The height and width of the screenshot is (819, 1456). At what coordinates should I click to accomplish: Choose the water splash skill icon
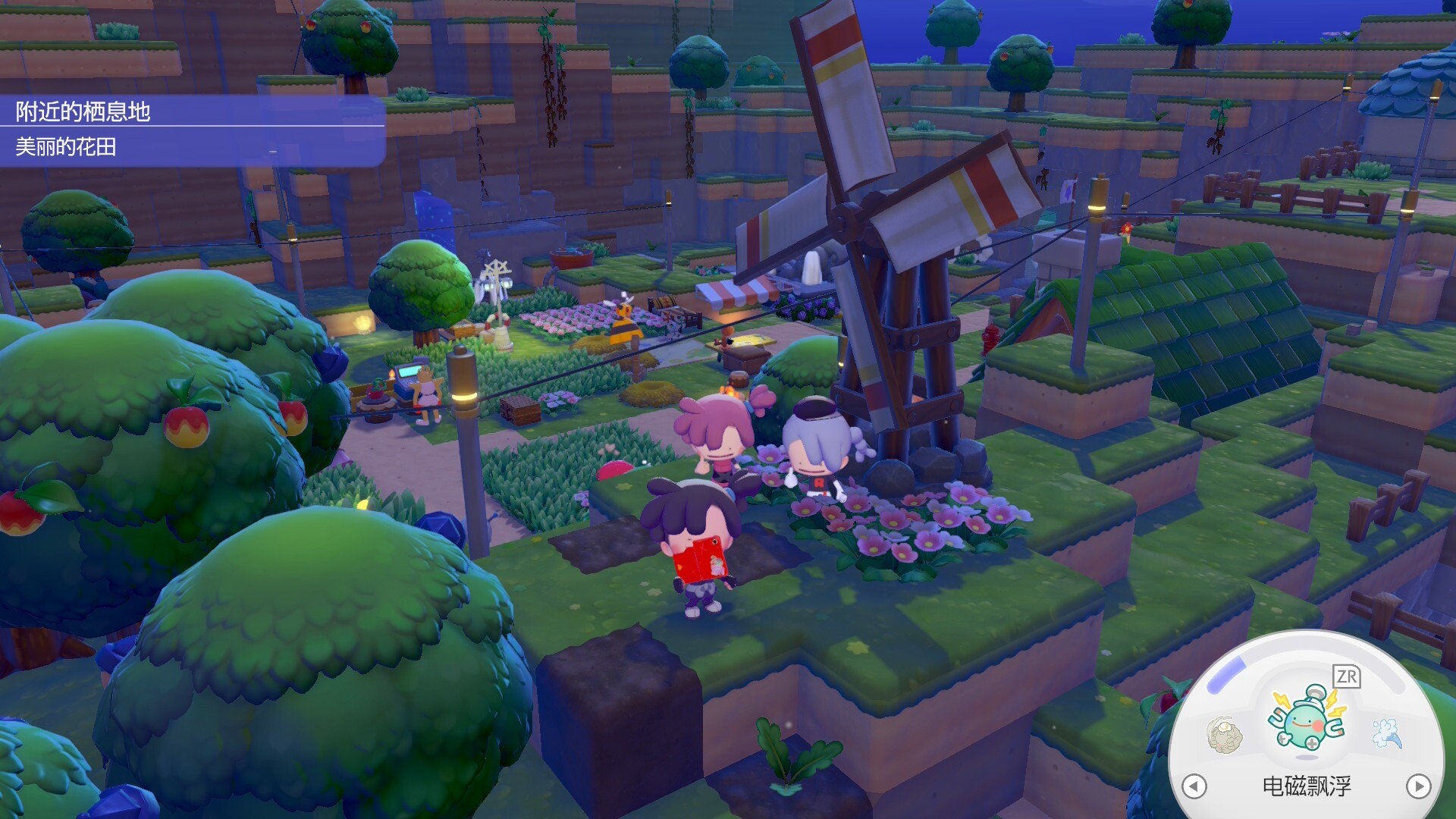pyautogui.click(x=1387, y=733)
